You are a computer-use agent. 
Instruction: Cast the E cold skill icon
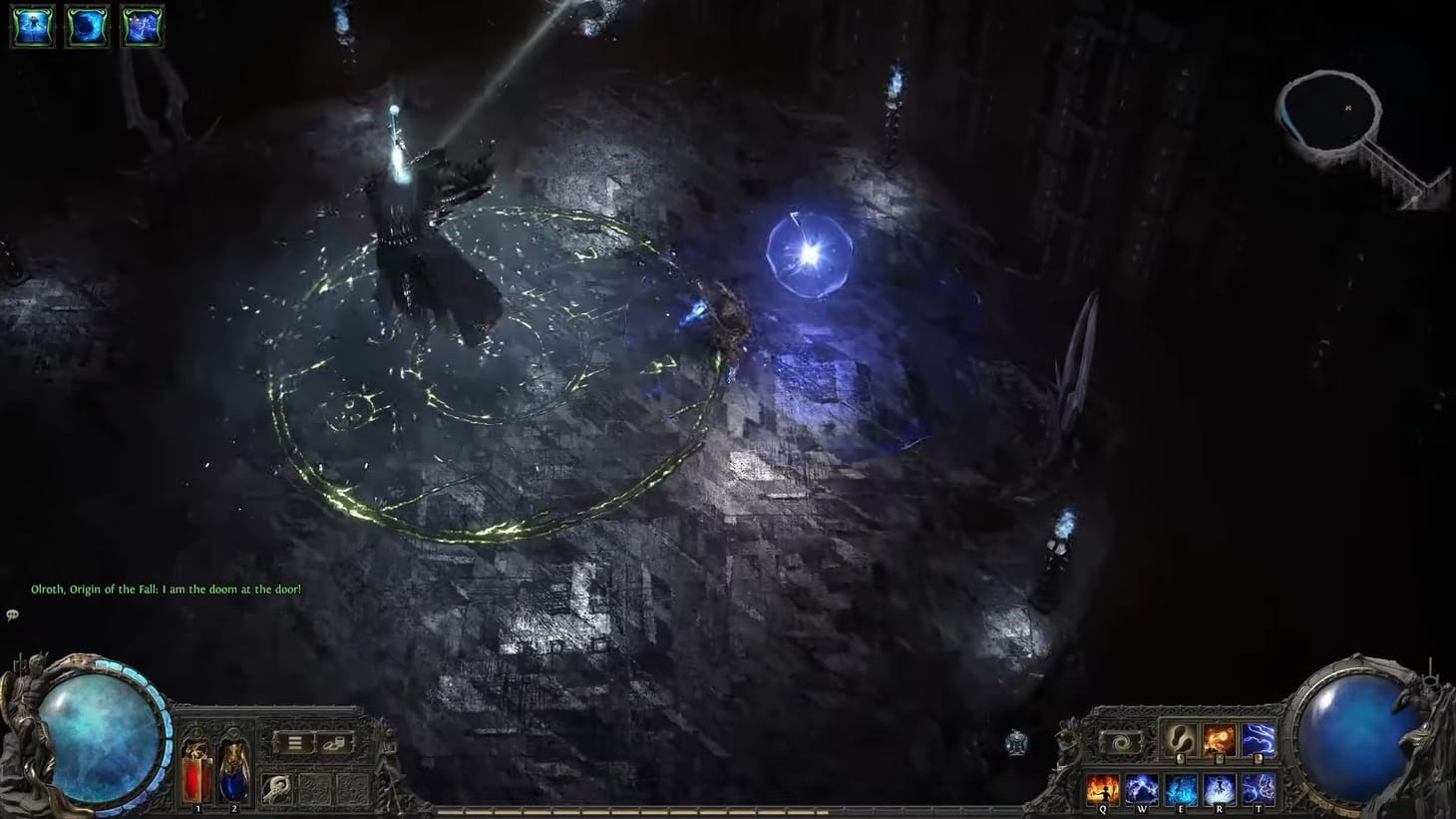1182,788
